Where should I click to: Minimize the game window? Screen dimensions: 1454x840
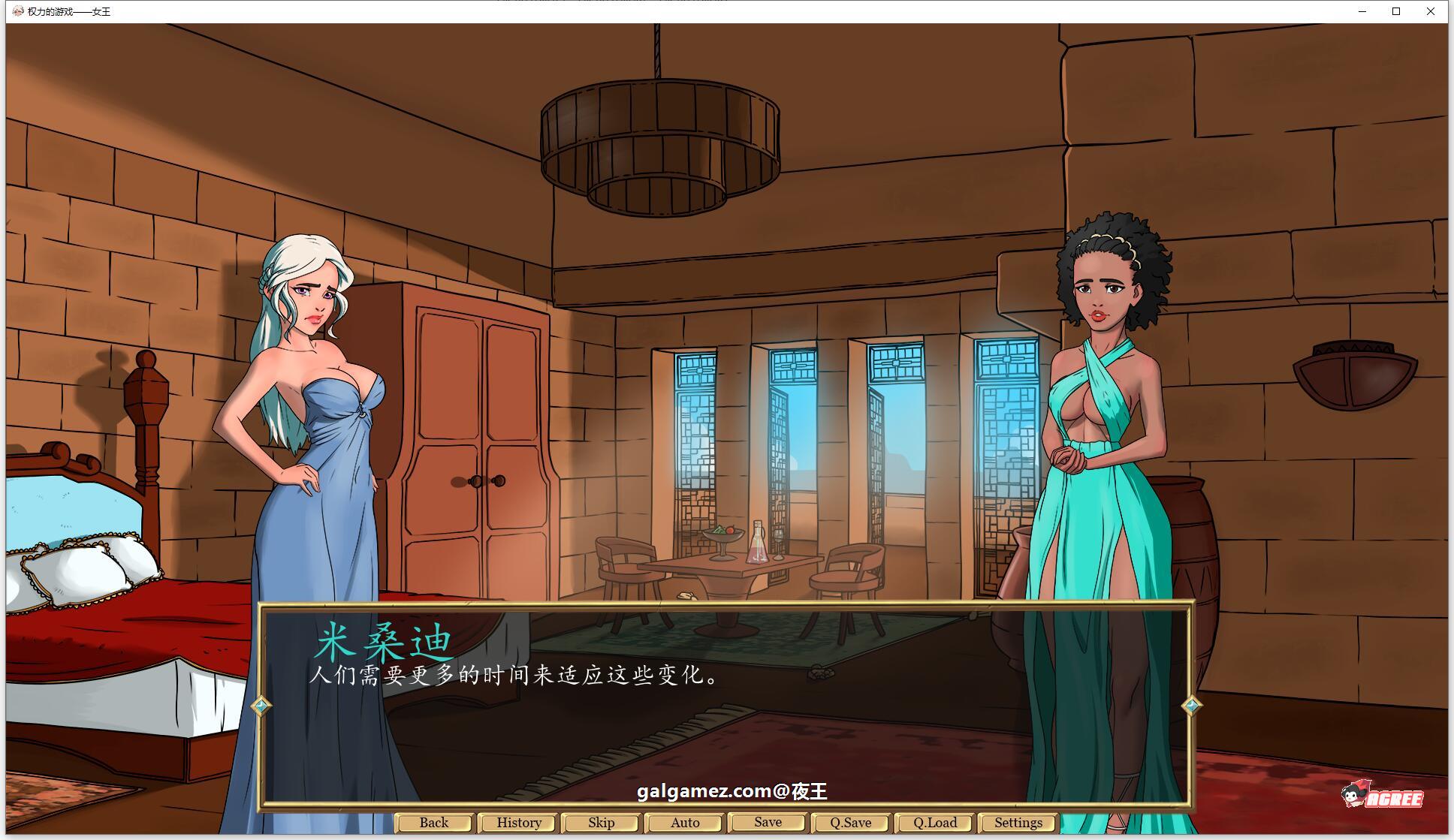click(x=1361, y=11)
